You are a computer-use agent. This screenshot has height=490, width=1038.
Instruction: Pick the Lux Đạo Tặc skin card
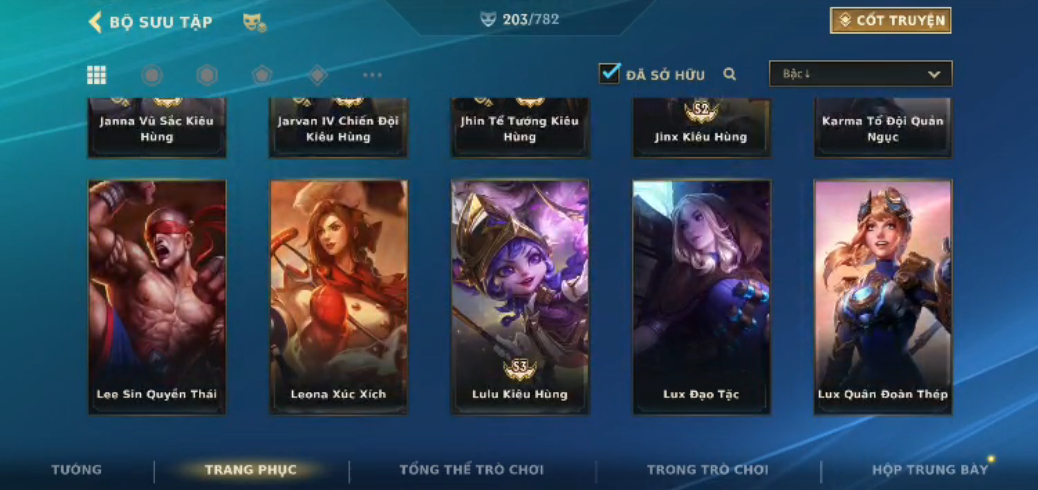[x=701, y=296]
